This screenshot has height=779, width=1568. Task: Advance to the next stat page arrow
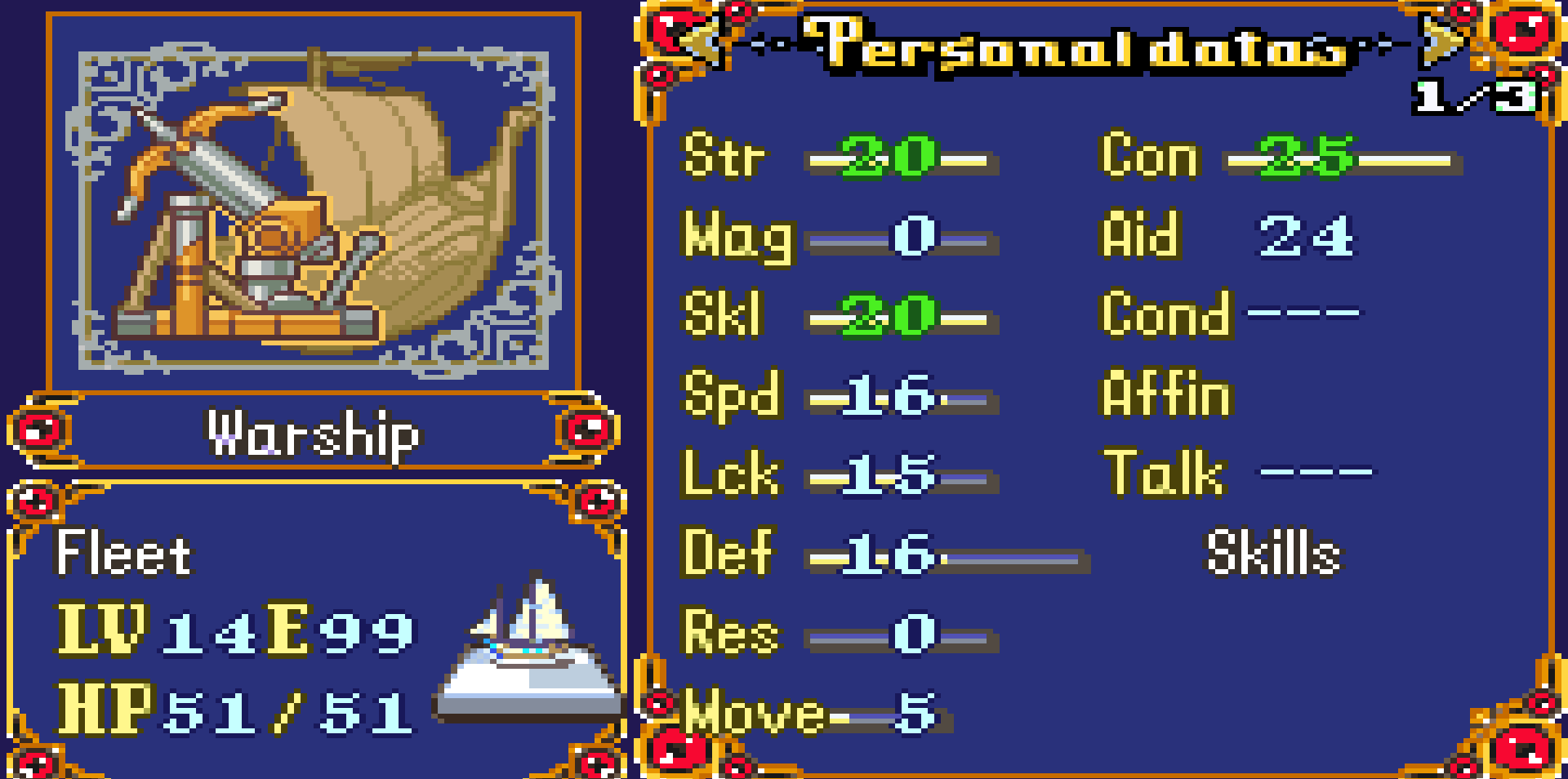1442,39
